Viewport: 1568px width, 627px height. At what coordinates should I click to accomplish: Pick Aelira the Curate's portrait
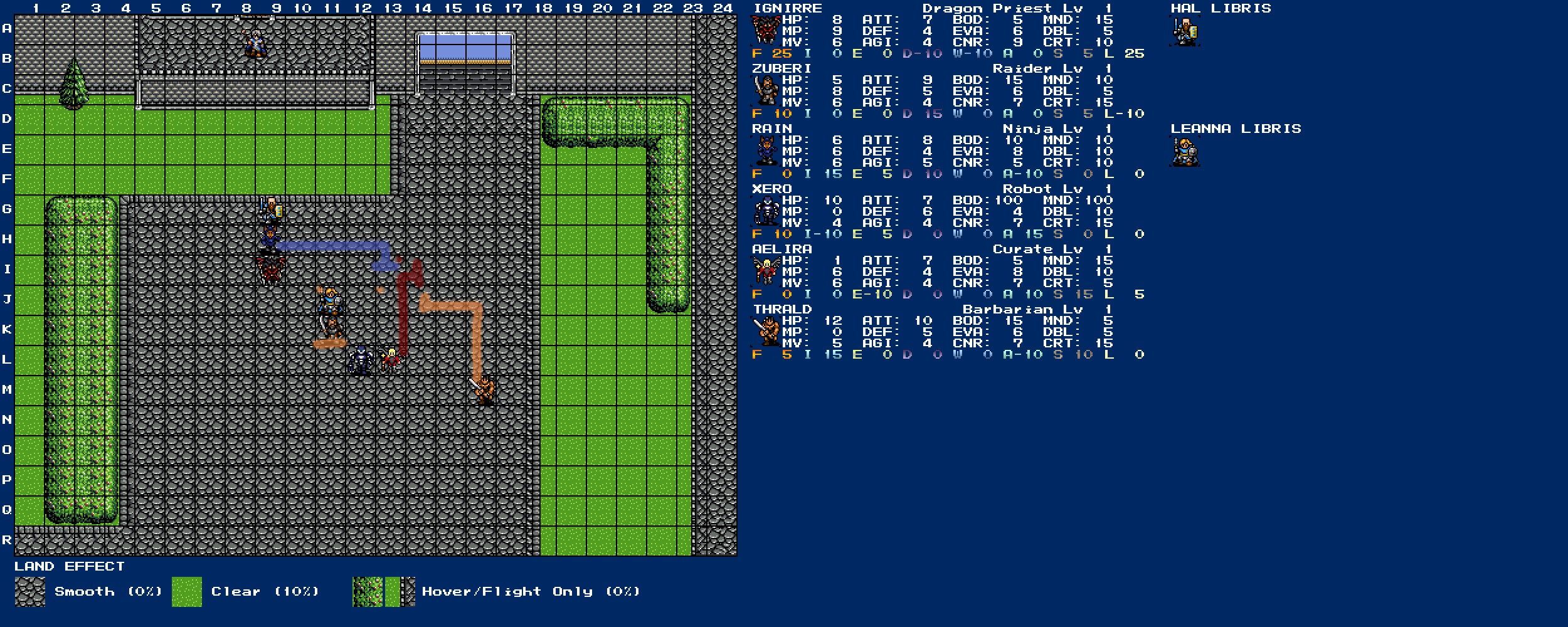(x=765, y=271)
